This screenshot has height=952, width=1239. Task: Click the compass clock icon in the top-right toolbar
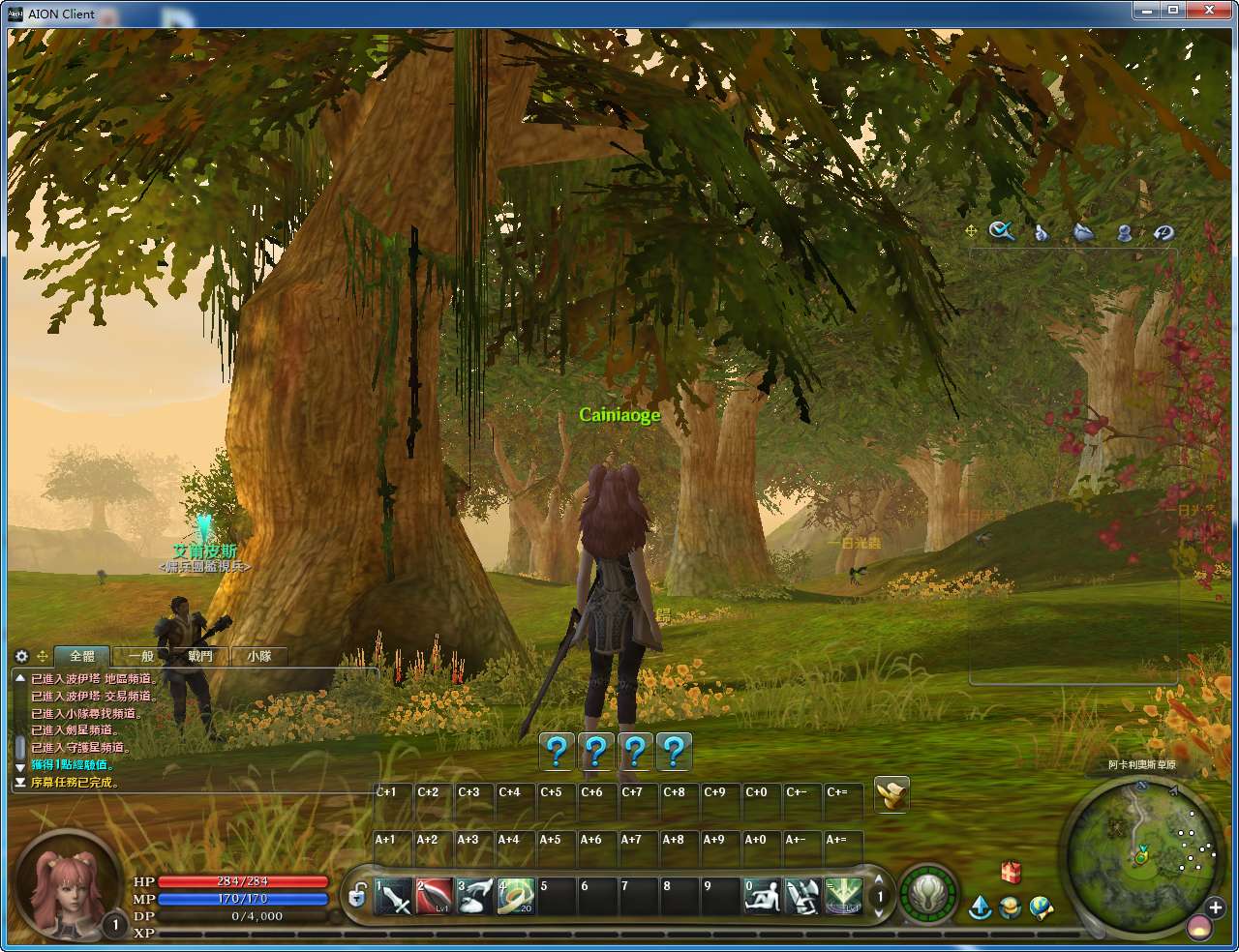tap(1163, 232)
